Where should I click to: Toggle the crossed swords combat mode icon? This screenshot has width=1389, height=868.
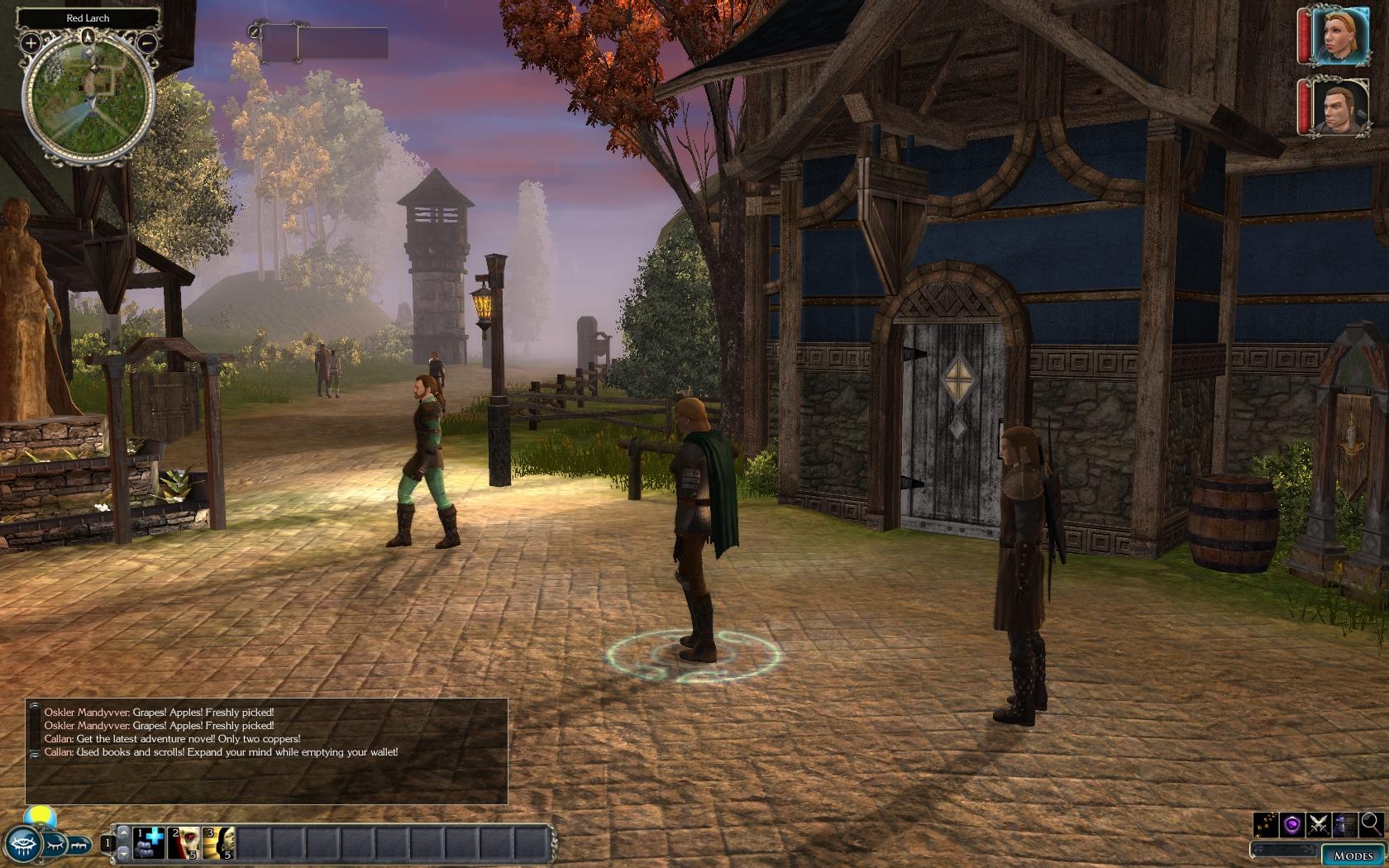(x=1319, y=824)
